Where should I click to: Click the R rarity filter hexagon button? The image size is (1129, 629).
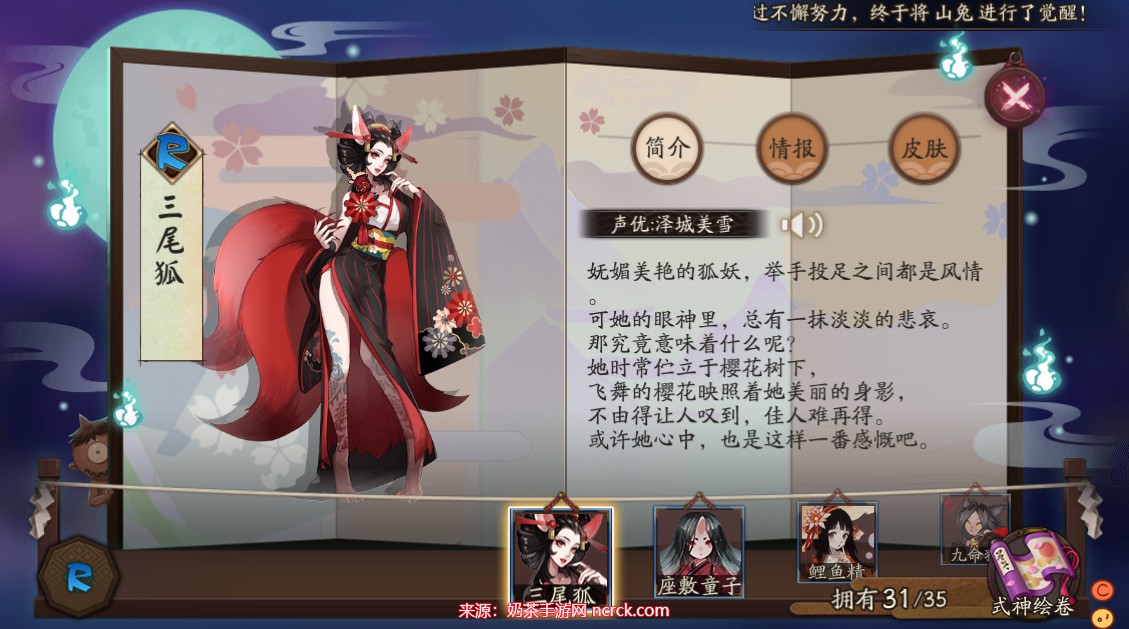78,575
